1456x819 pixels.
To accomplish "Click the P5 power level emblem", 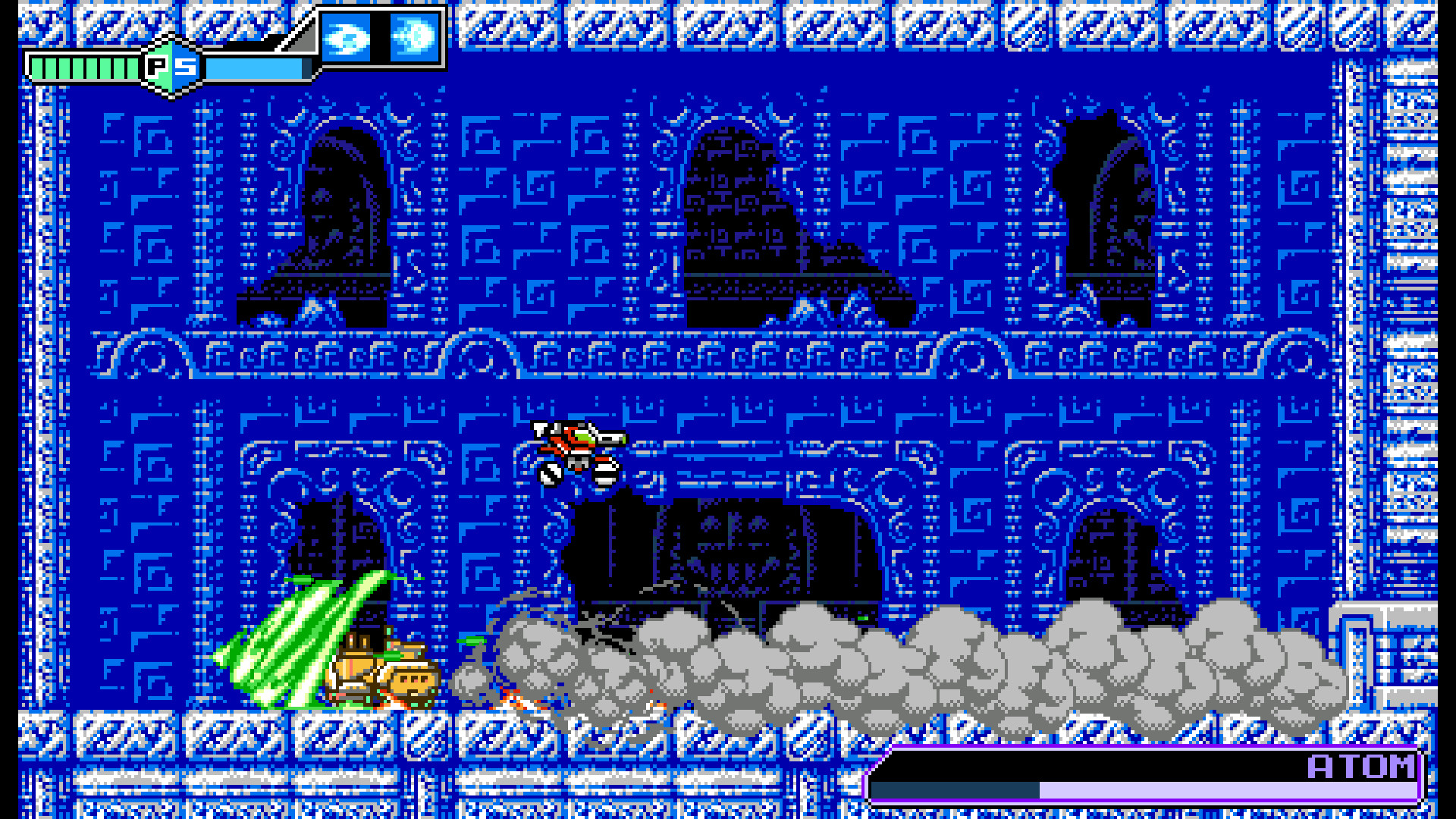I will coord(173,67).
